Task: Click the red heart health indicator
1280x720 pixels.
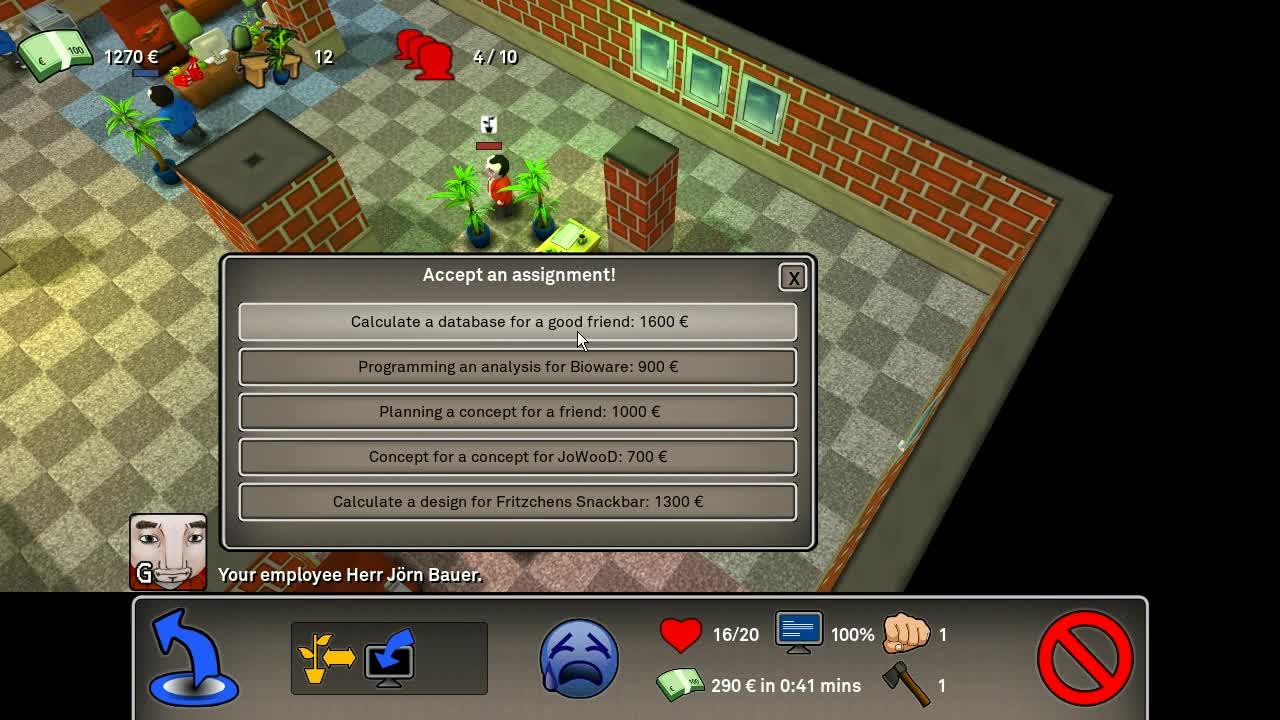Action: (x=682, y=634)
